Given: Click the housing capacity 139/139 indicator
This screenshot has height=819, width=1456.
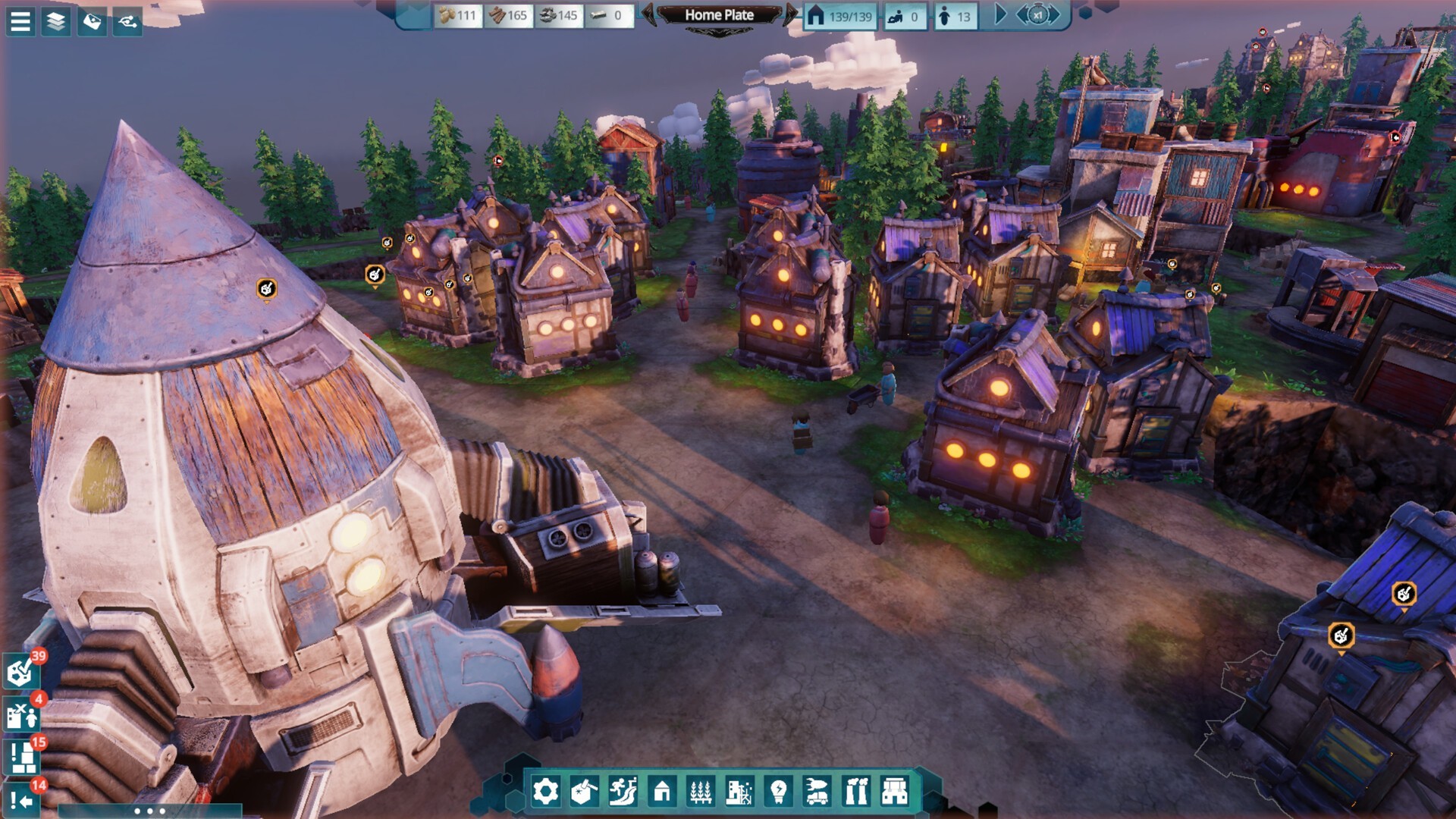Looking at the screenshot, I should 840,16.
